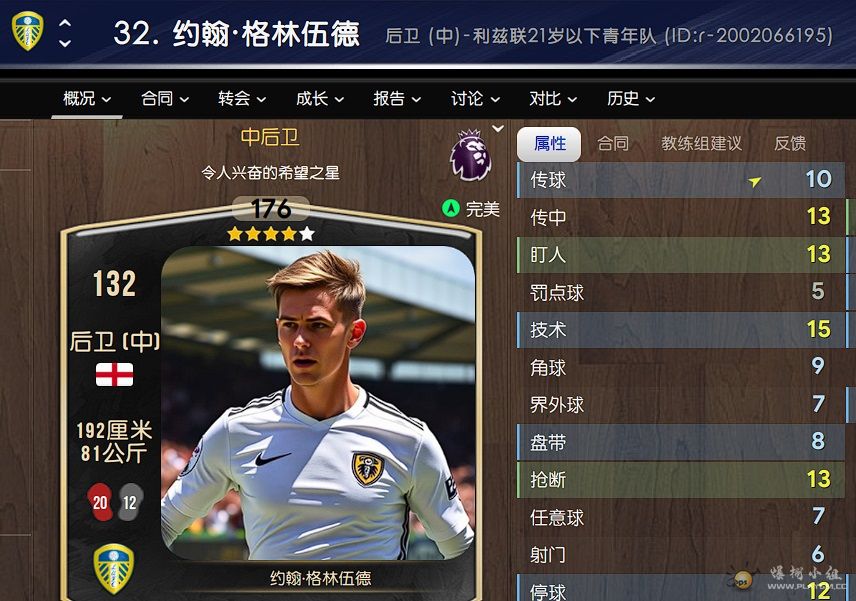
Task: Switch to the 合同 tab beside 属性
Action: pyautogui.click(x=613, y=144)
